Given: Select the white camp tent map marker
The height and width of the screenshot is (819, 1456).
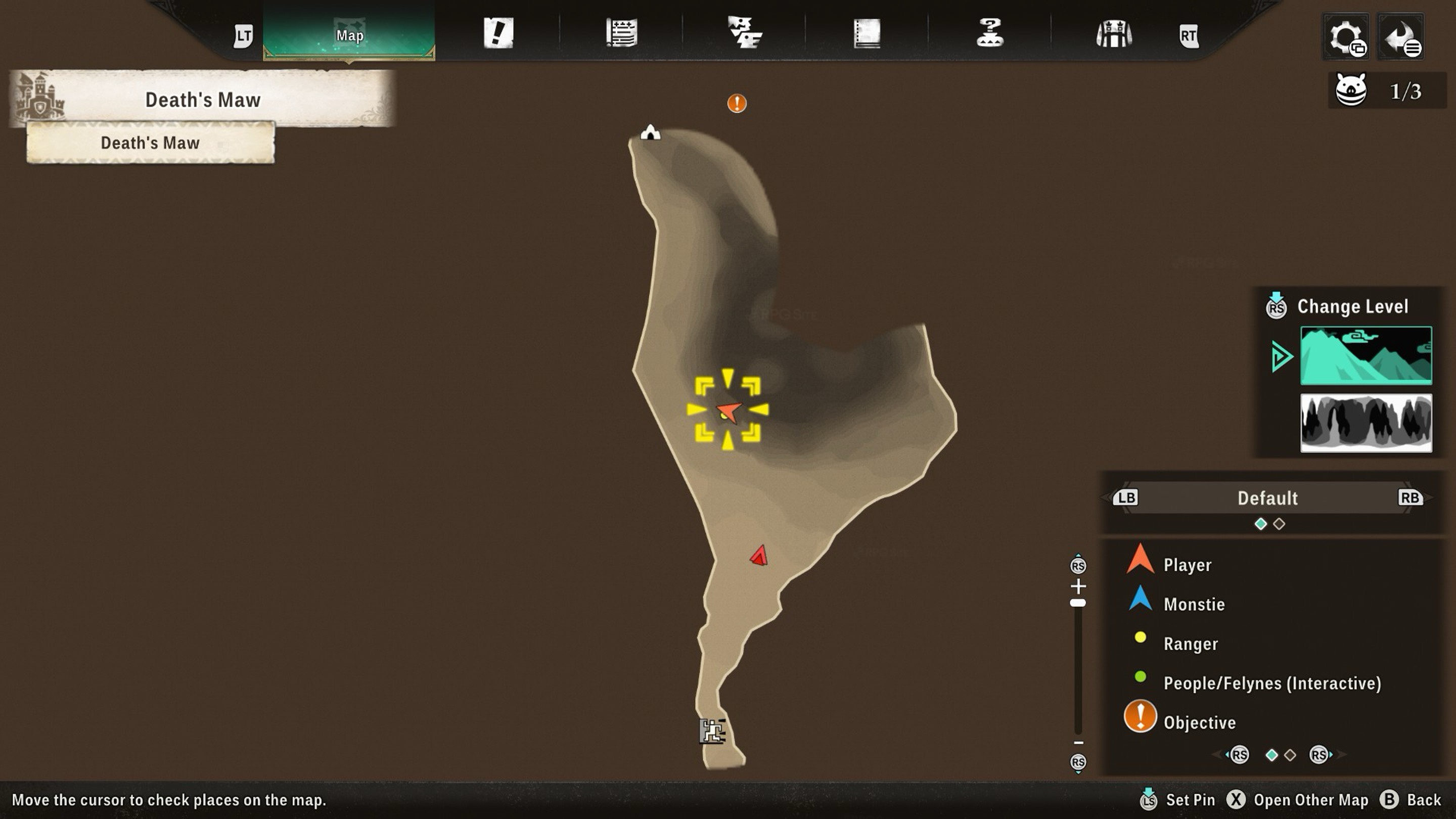Looking at the screenshot, I should click(650, 133).
